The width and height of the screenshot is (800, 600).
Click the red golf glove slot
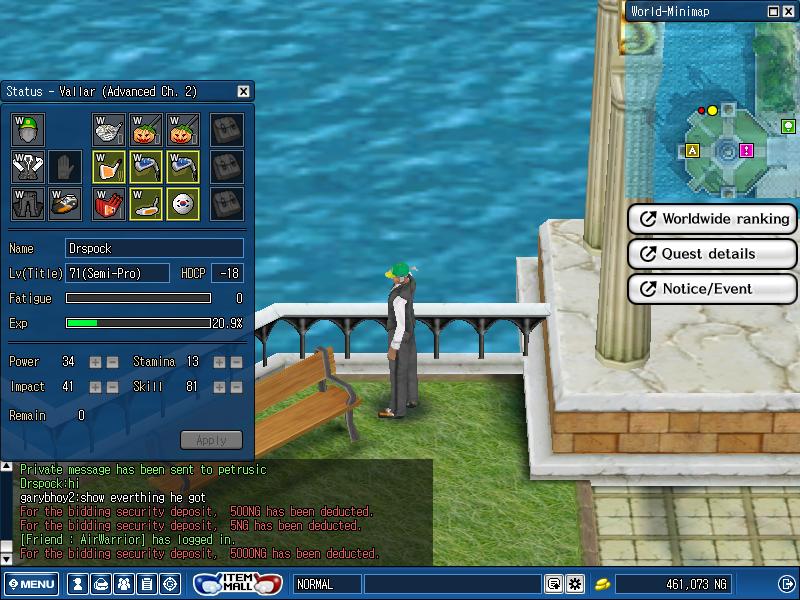click(x=109, y=203)
